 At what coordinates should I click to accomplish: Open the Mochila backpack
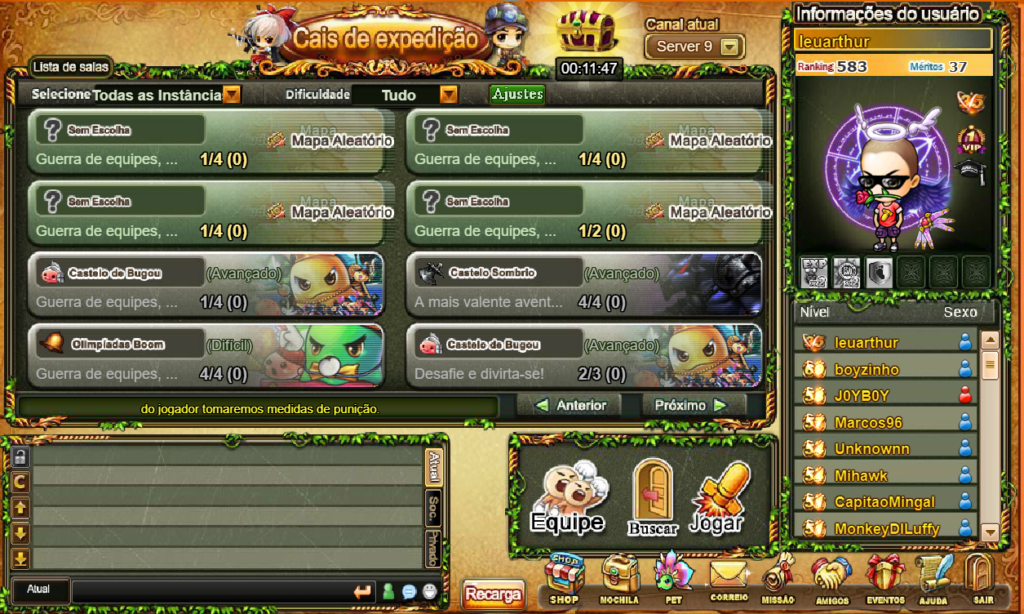[620, 578]
